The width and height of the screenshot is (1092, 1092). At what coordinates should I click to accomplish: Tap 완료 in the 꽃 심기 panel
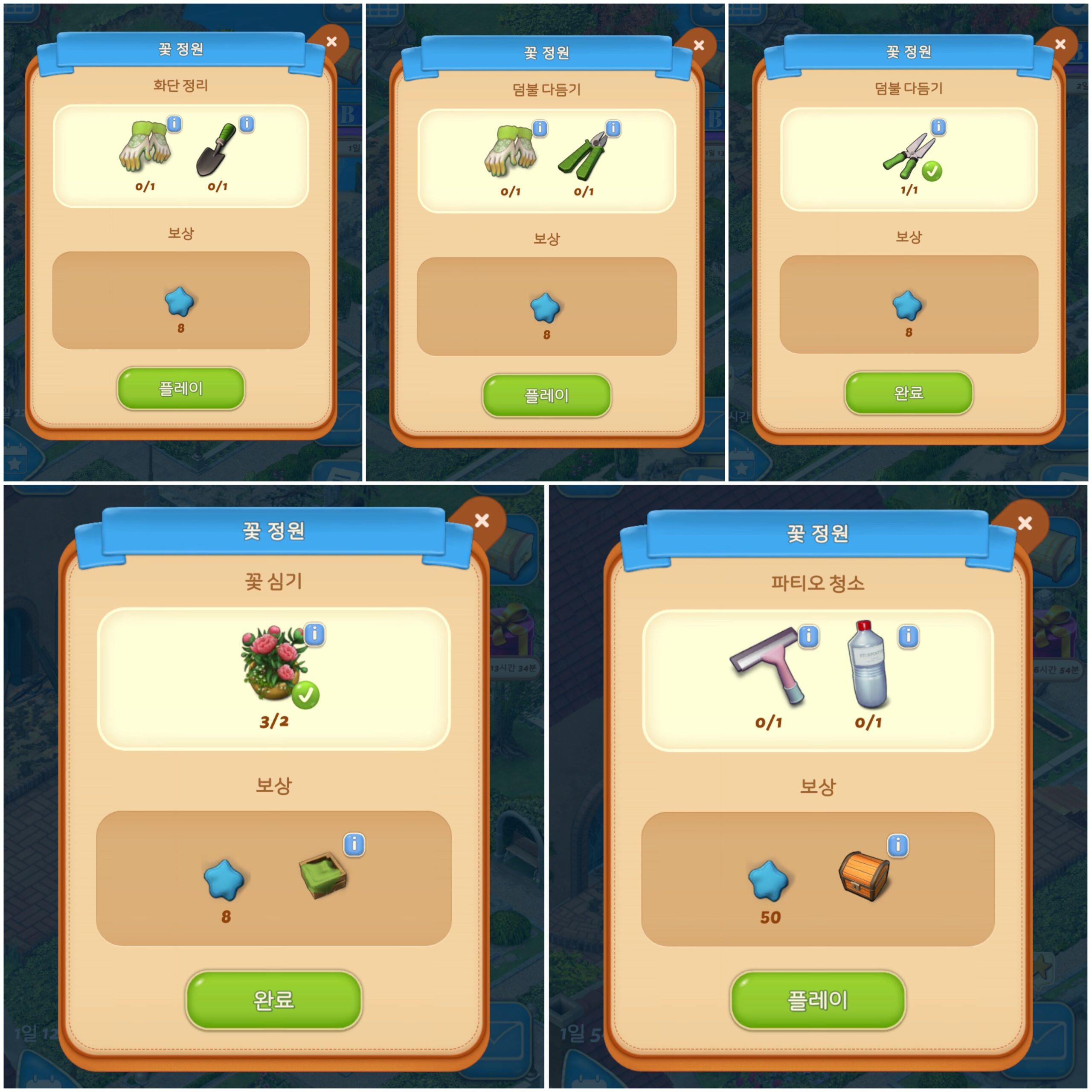[x=273, y=1000]
